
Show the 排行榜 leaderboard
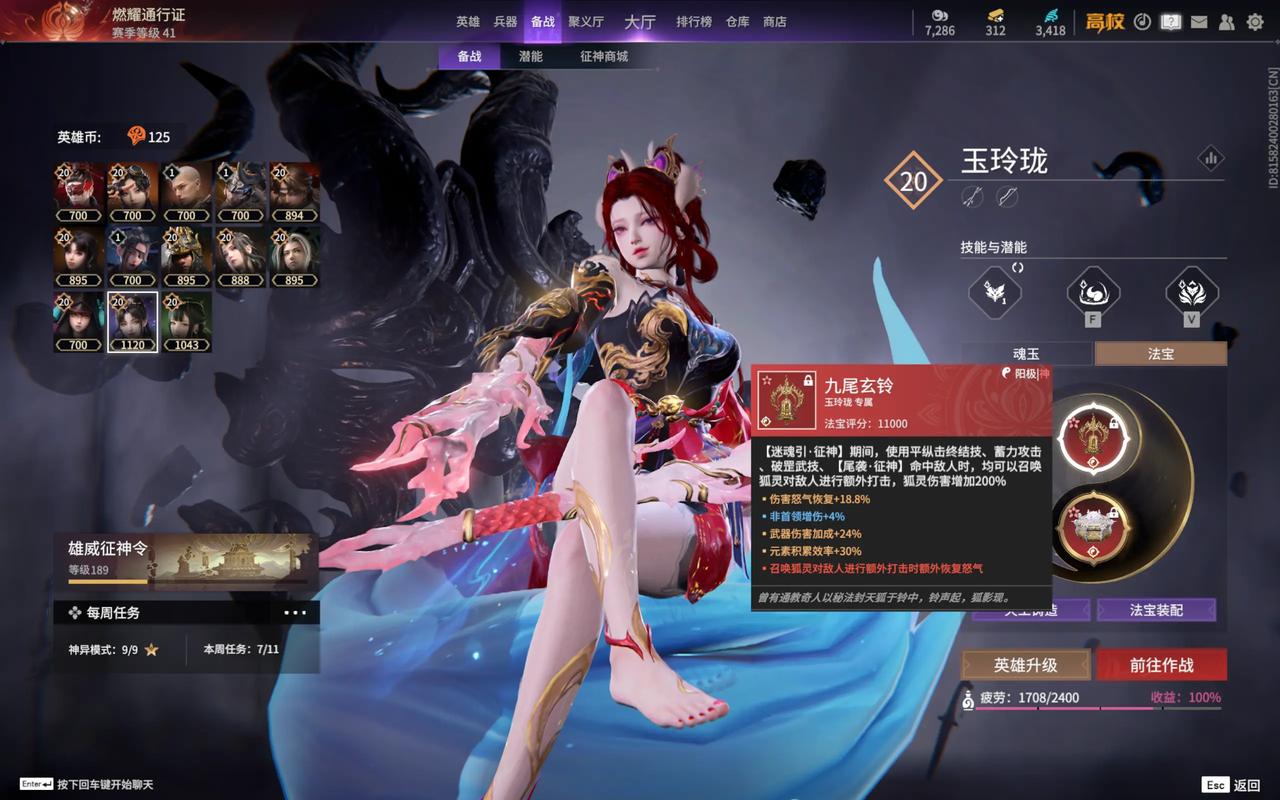694,21
